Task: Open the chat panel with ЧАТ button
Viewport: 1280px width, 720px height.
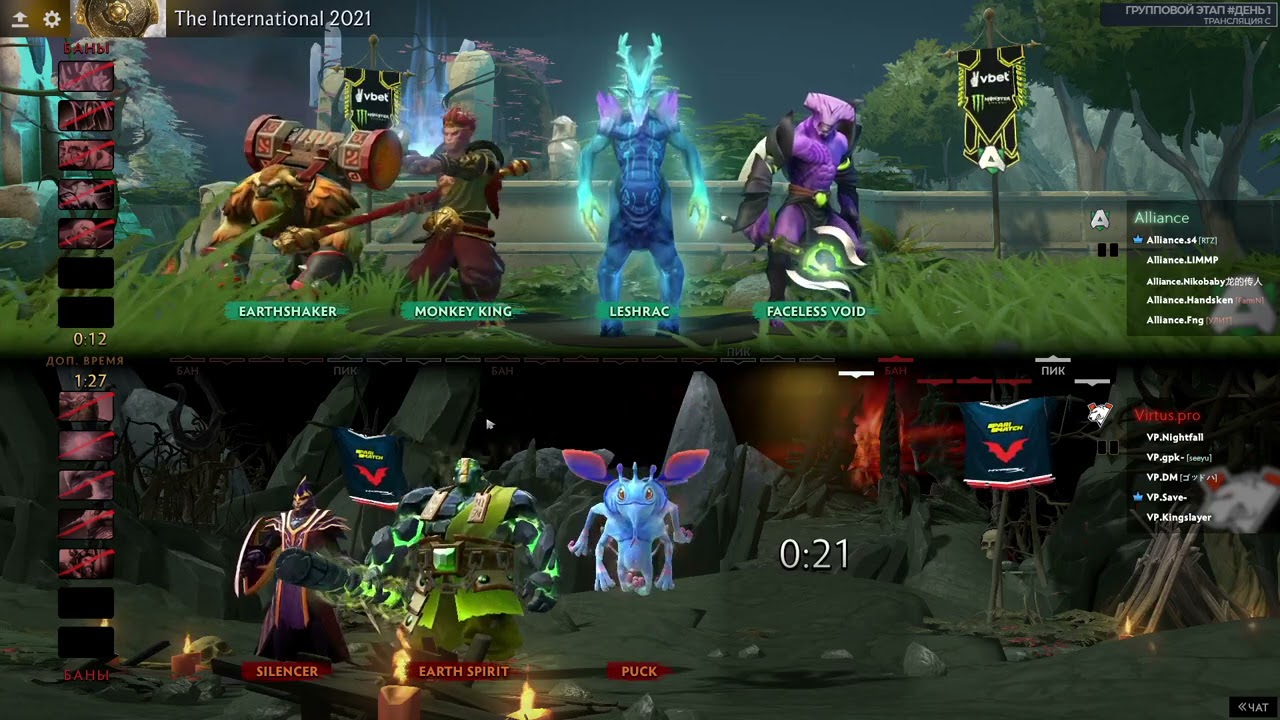Action: (x=1254, y=707)
